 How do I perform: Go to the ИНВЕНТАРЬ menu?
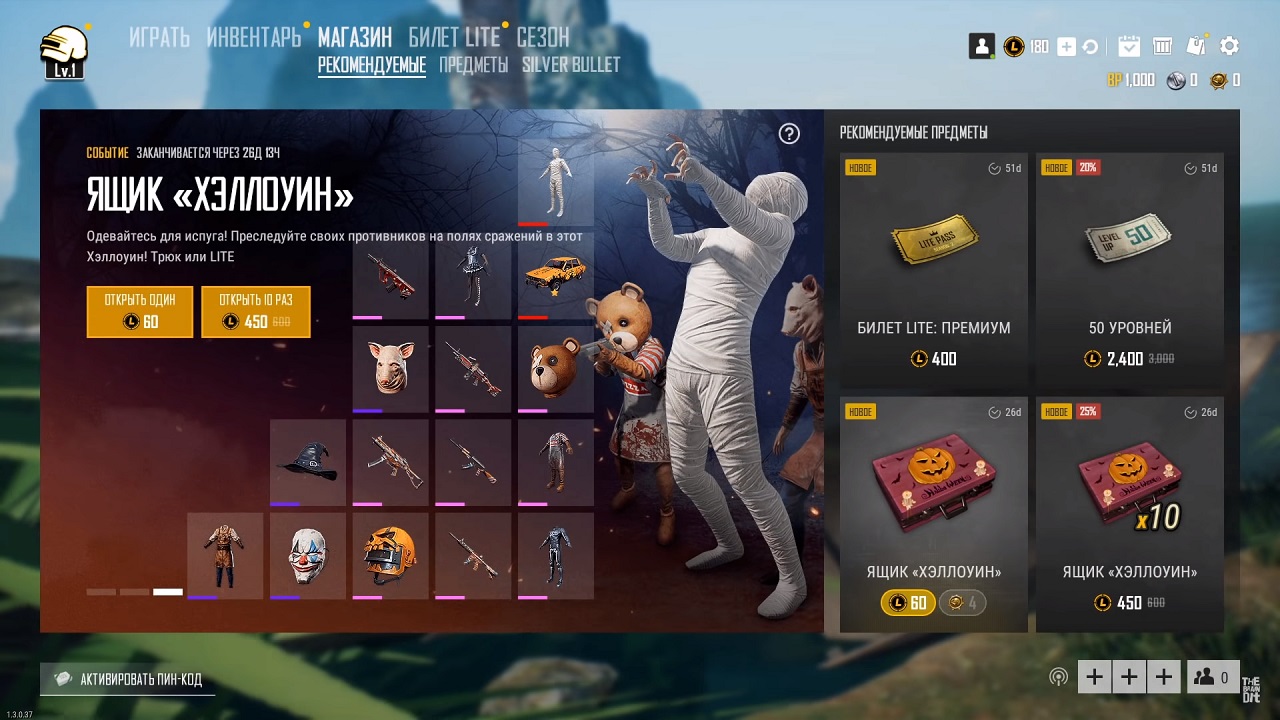point(253,38)
